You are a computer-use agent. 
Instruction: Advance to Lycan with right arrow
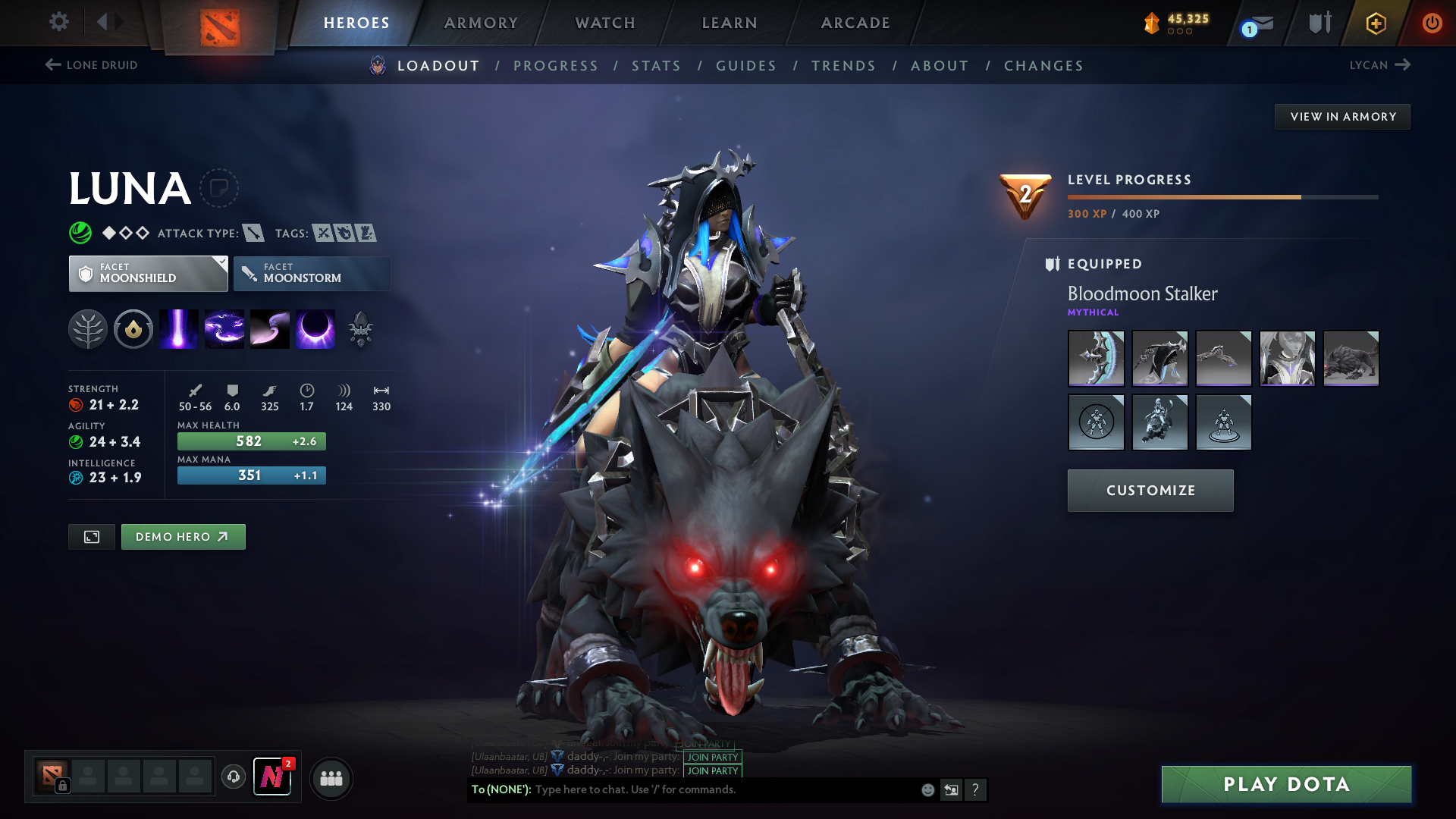pos(1404,64)
